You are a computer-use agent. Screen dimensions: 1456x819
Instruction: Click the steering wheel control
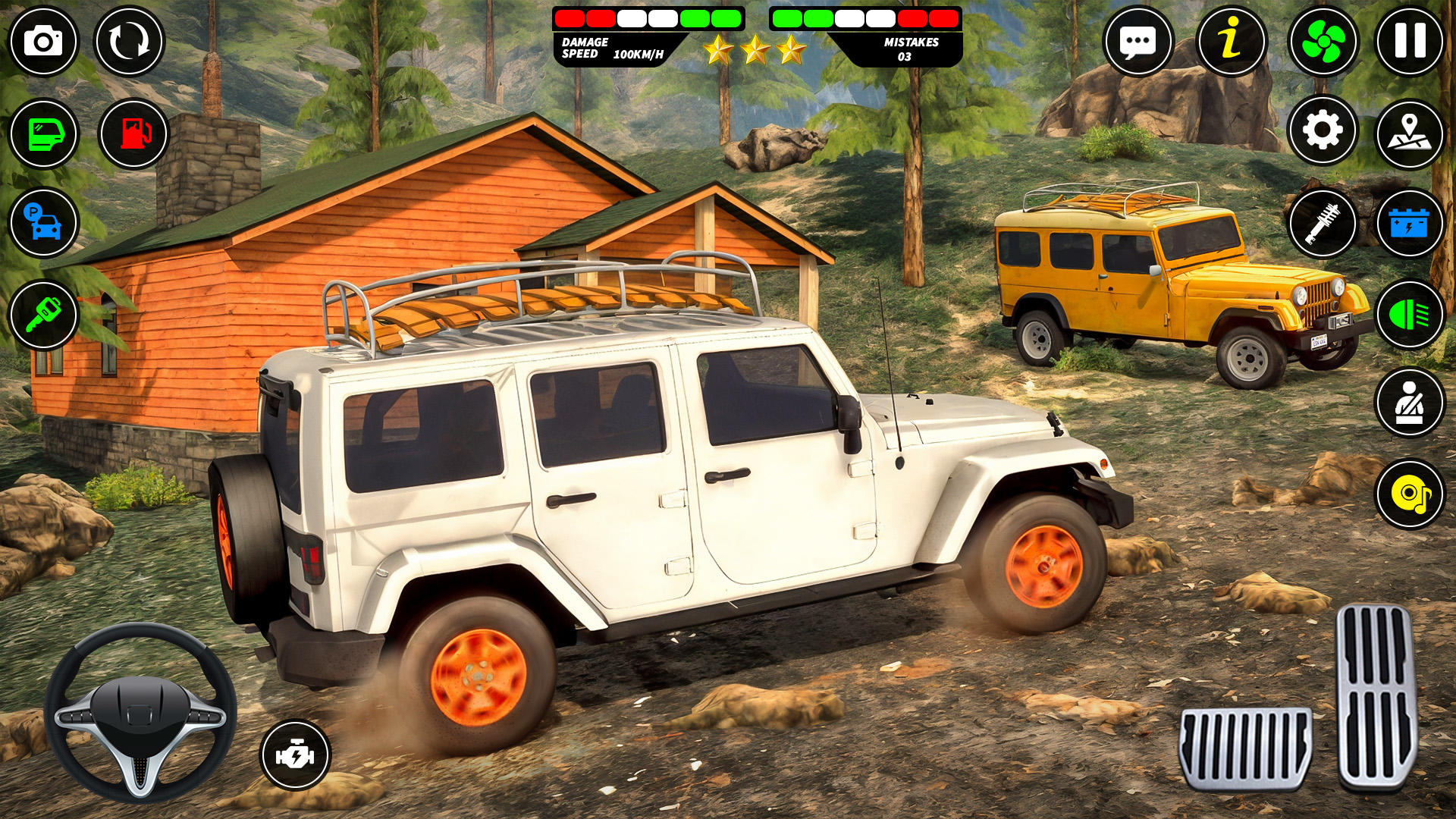coord(140,713)
